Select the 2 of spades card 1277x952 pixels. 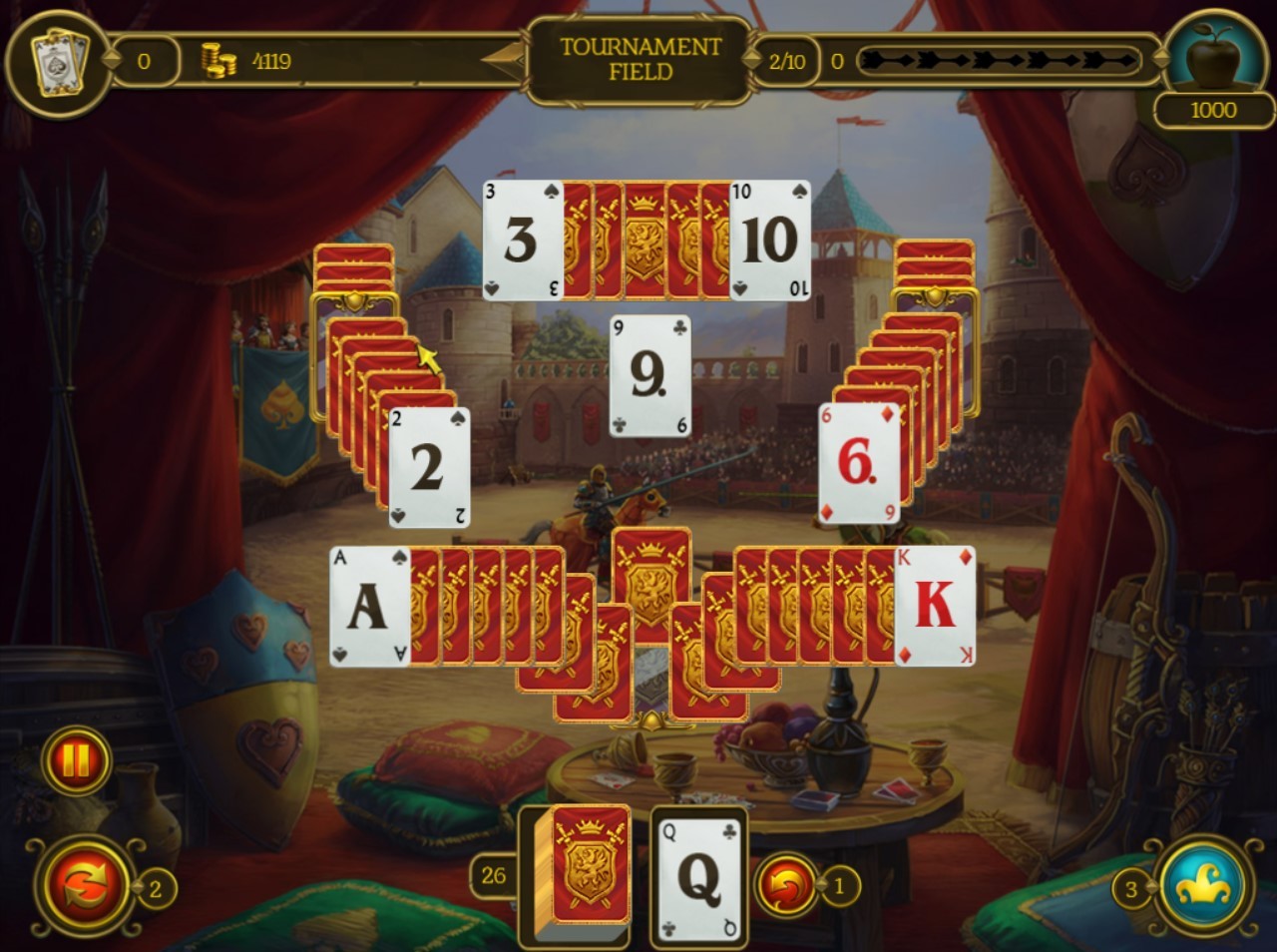coord(431,466)
